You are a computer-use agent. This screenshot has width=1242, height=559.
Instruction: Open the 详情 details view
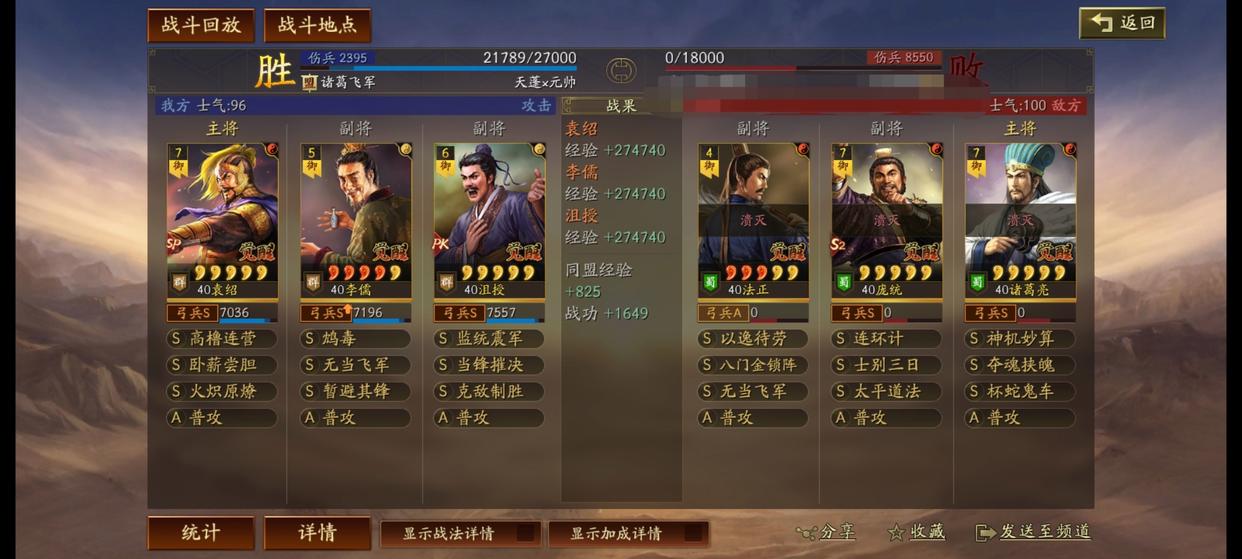(317, 533)
